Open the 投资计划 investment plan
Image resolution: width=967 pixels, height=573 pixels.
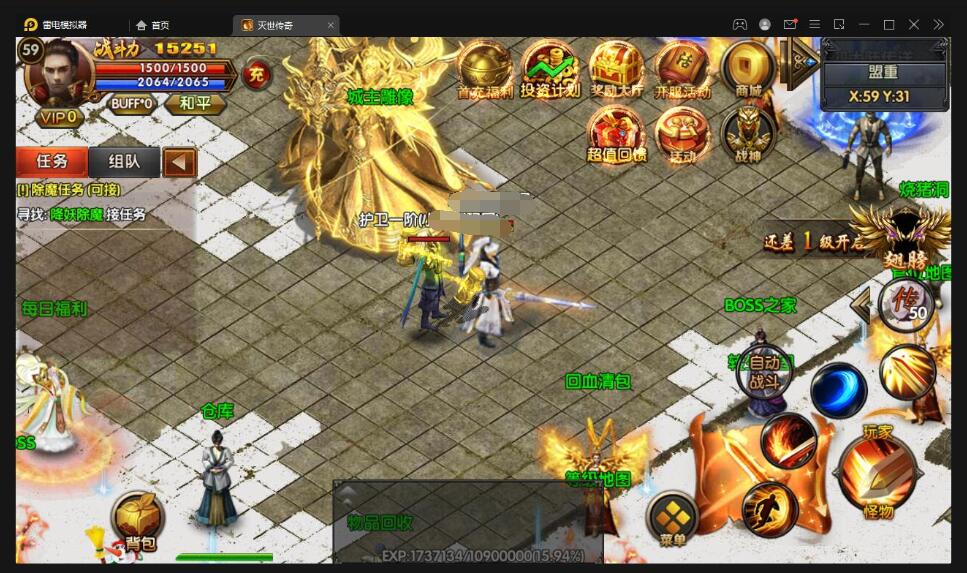550,68
